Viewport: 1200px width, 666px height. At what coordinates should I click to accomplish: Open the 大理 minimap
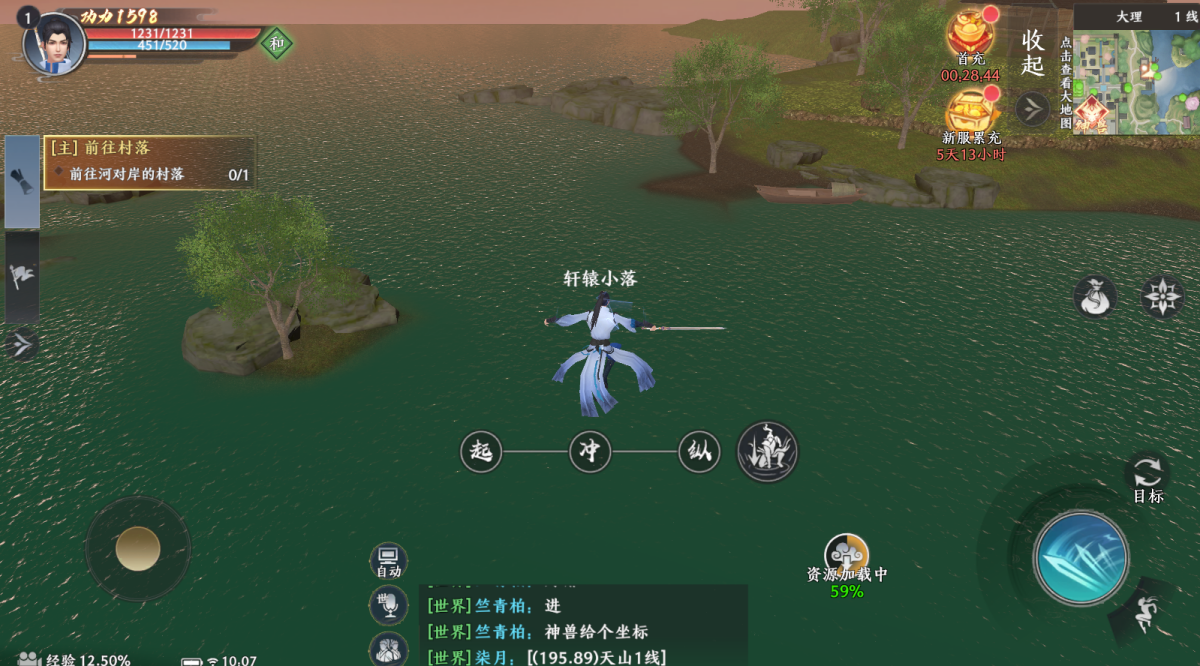[x=1135, y=80]
